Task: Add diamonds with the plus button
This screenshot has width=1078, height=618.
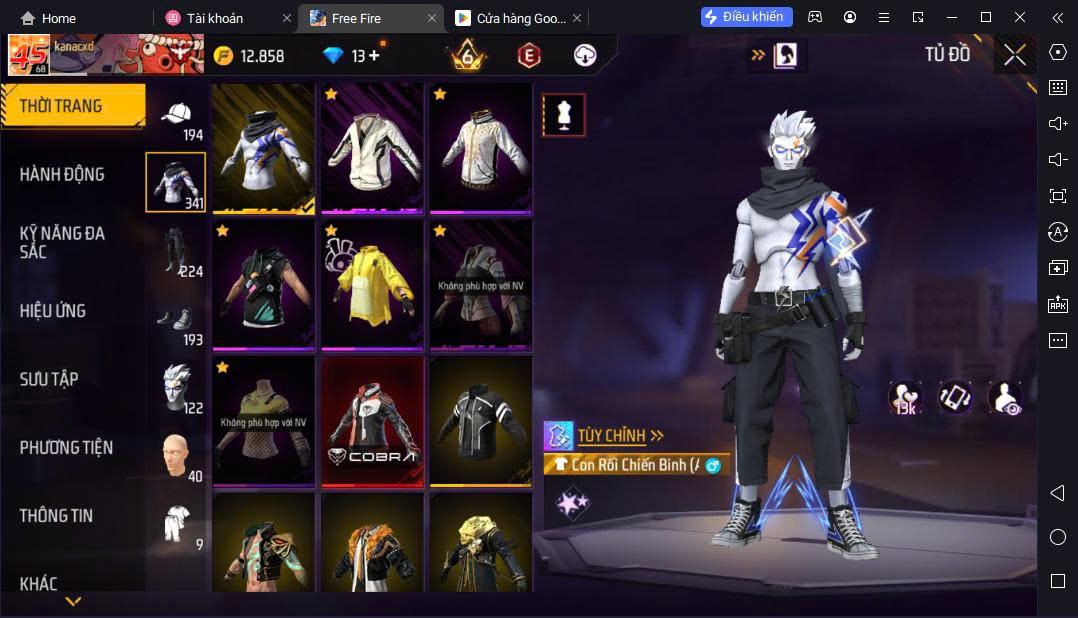Action: click(x=374, y=56)
